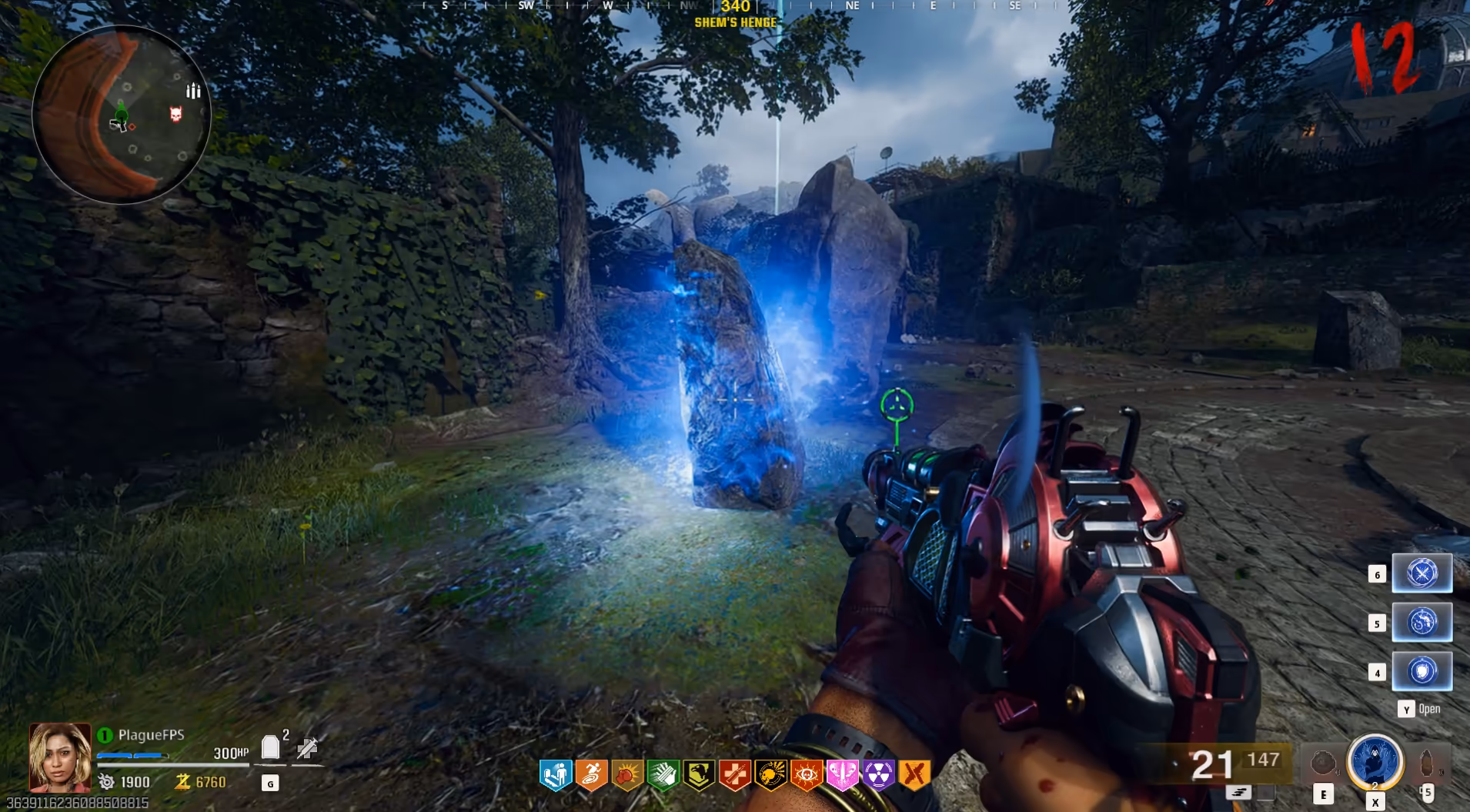
Task: Click the circular minimap
Action: 122,115
